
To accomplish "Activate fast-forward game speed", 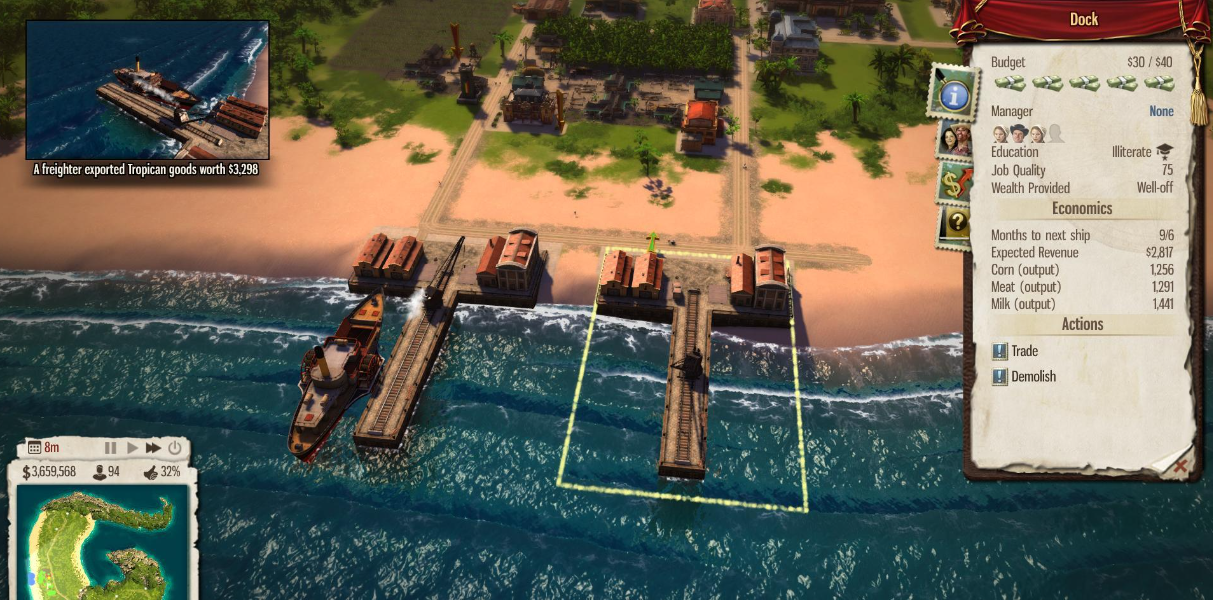I will click(153, 448).
